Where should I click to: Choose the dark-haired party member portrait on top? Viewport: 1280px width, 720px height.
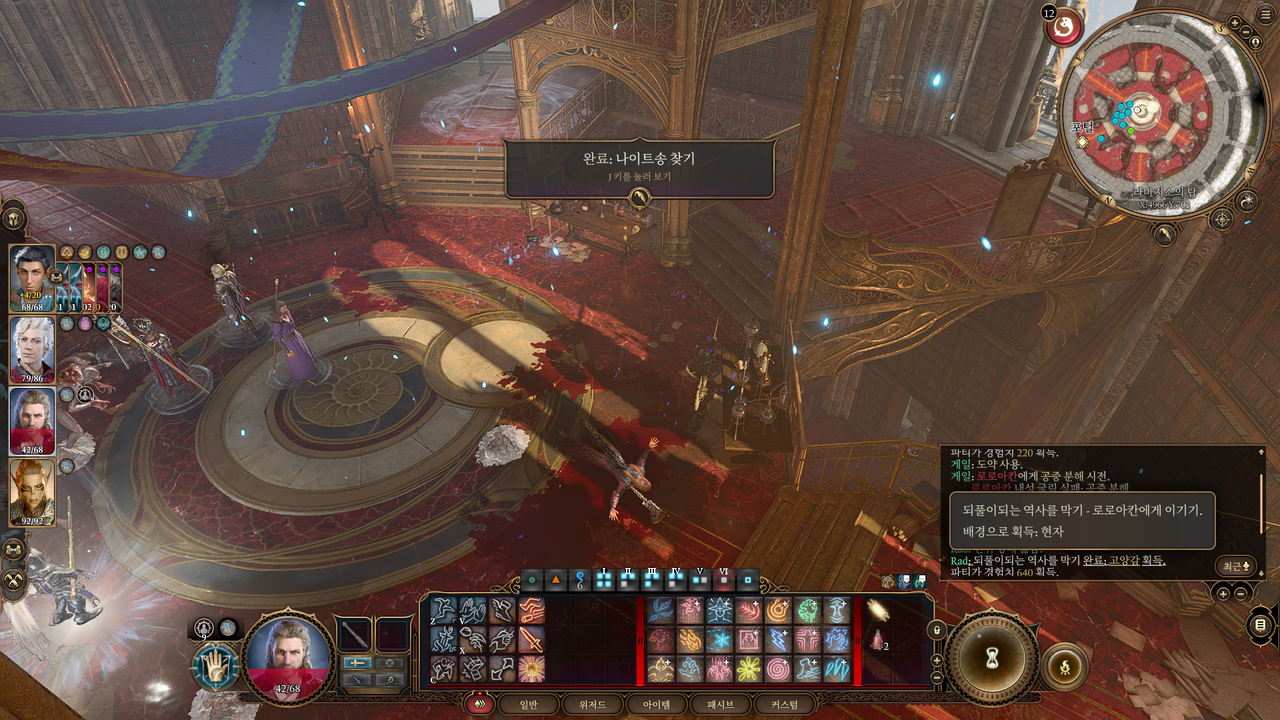click(32, 277)
